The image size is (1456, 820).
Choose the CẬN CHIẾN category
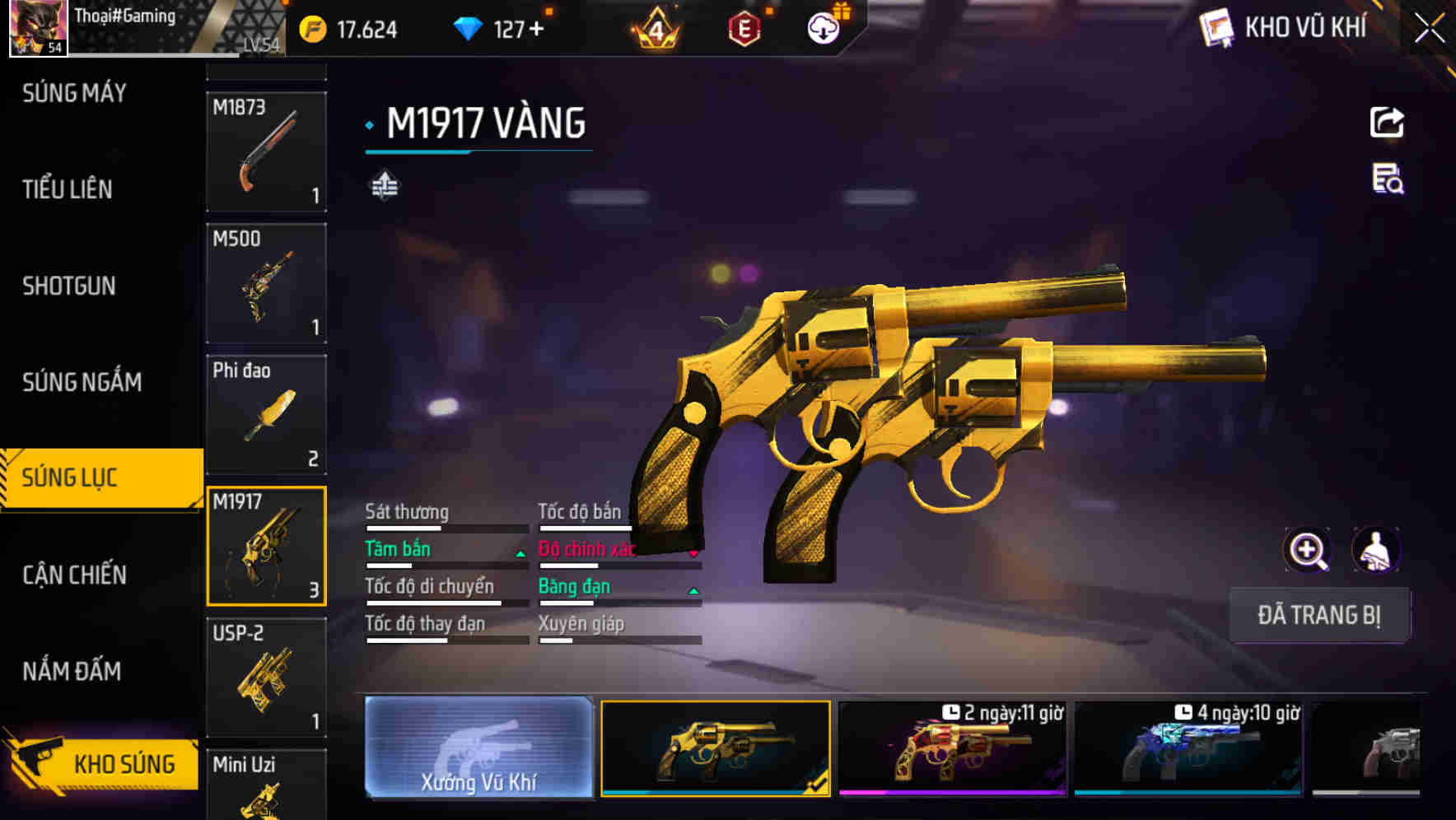pos(74,575)
